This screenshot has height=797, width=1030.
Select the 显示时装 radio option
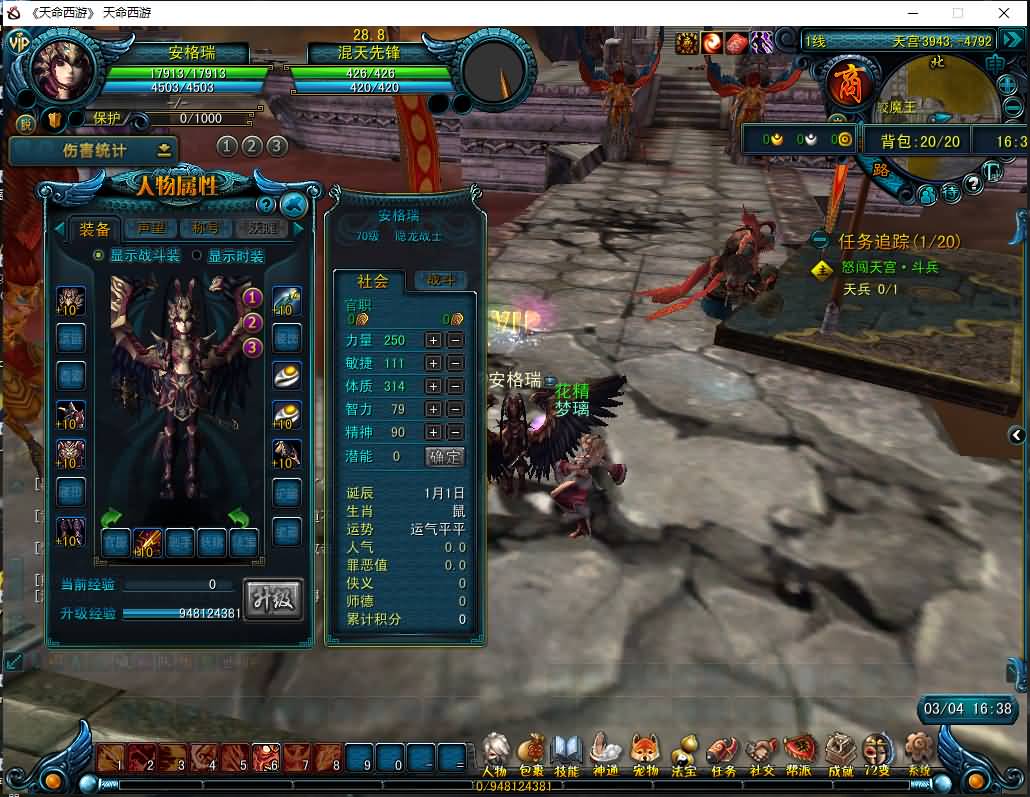[x=197, y=256]
